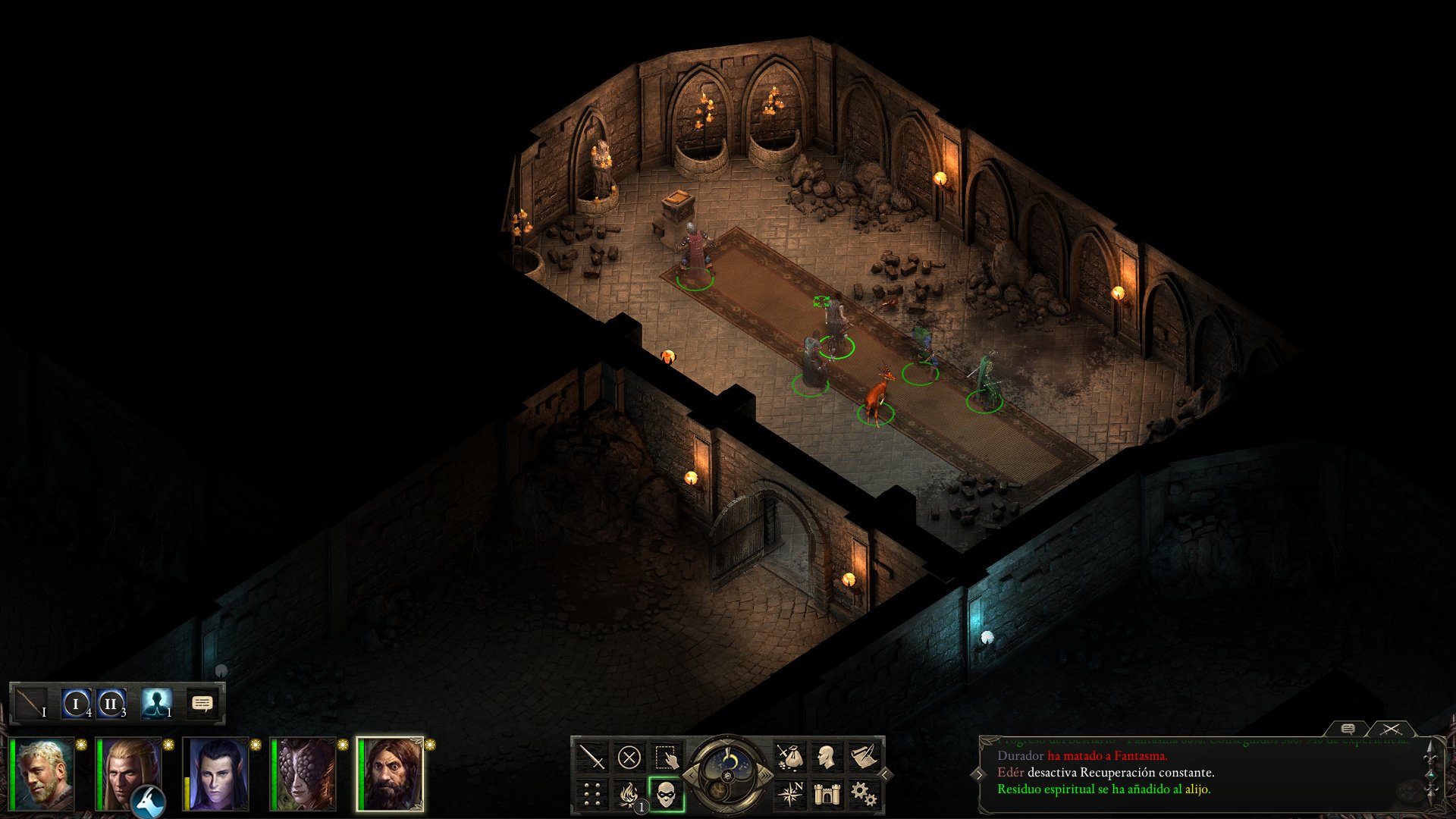Open the character sheet head icon

point(827,756)
